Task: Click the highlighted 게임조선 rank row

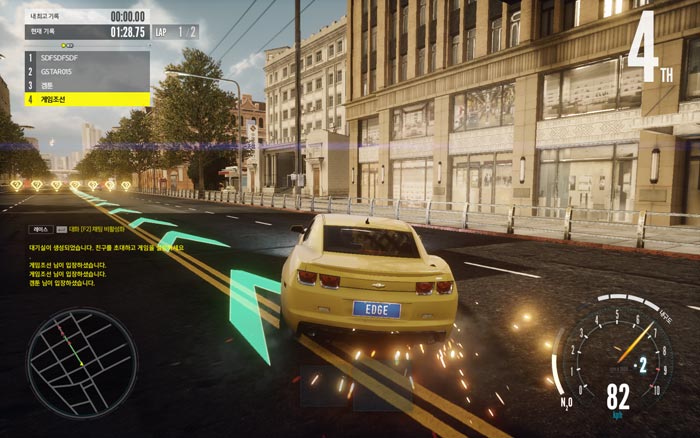Action: pyautogui.click(x=87, y=99)
